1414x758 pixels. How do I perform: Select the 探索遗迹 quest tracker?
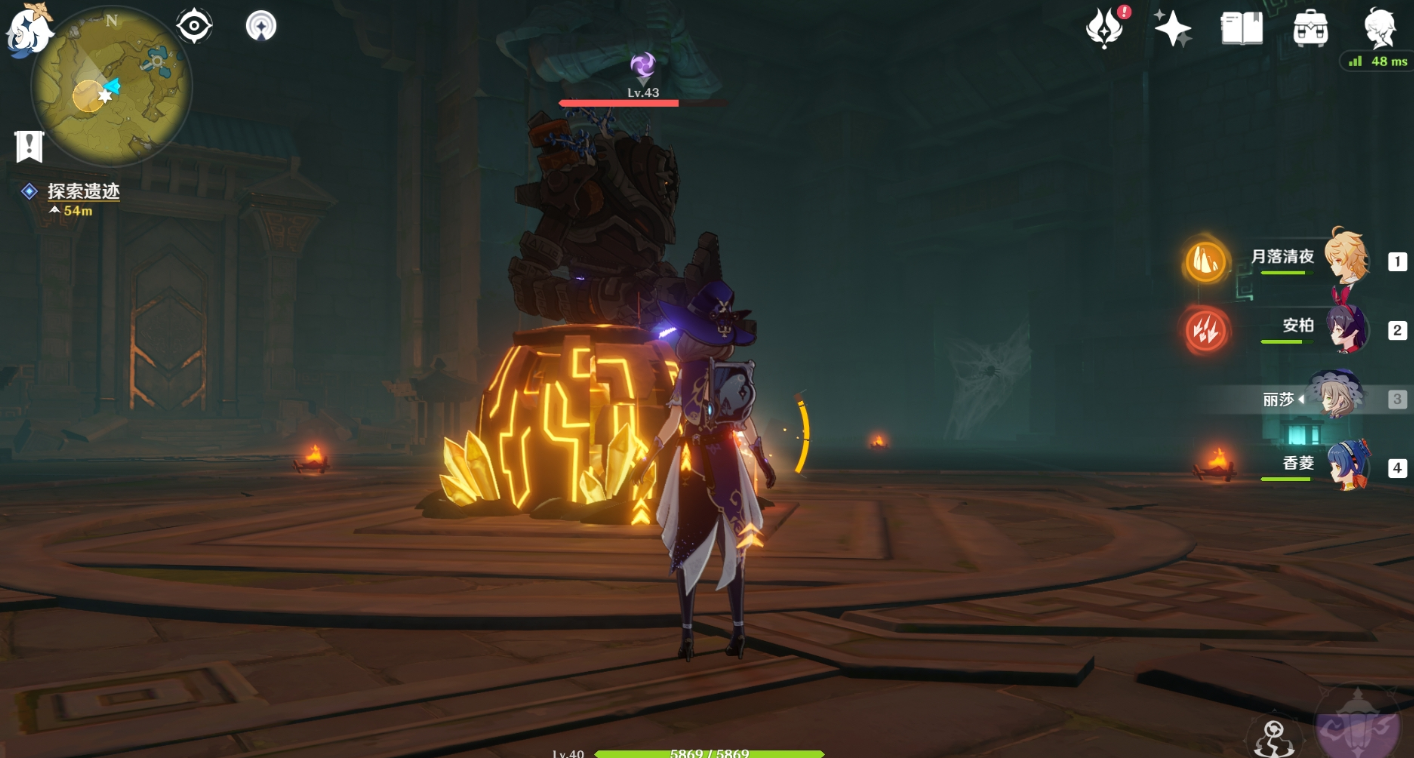(x=83, y=191)
